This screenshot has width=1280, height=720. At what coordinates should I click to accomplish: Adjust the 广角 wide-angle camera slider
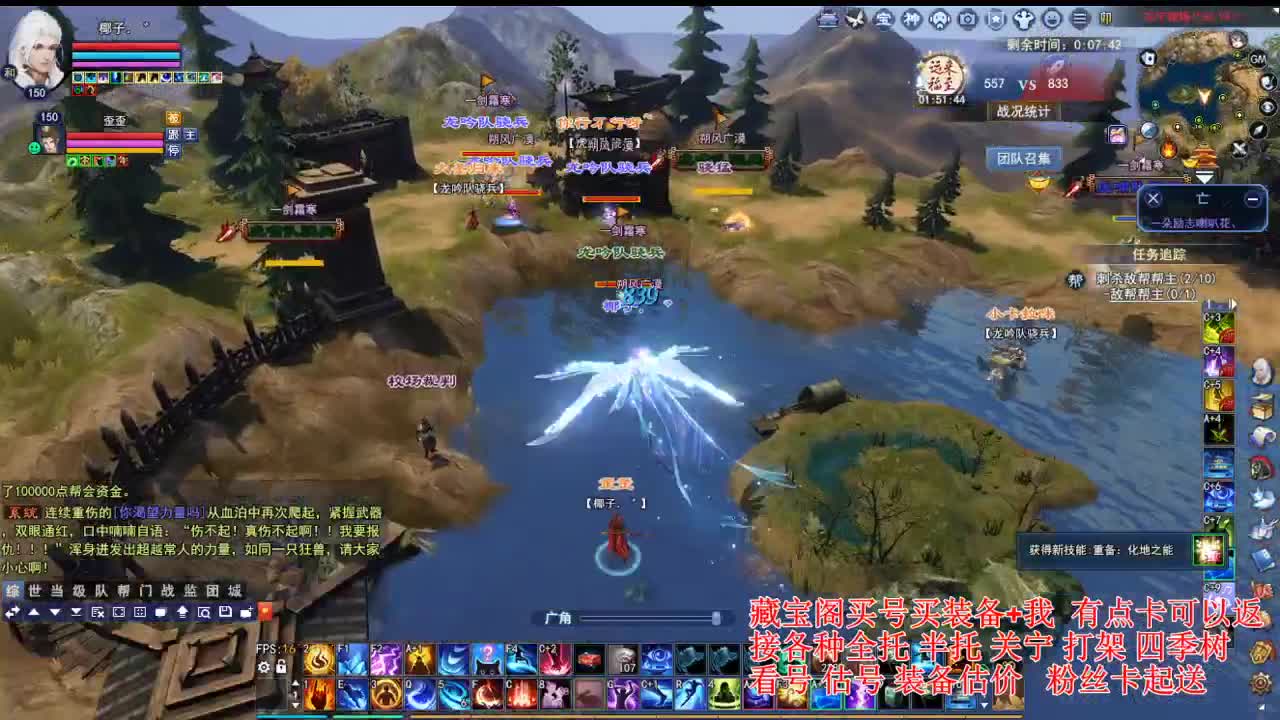click(x=715, y=617)
